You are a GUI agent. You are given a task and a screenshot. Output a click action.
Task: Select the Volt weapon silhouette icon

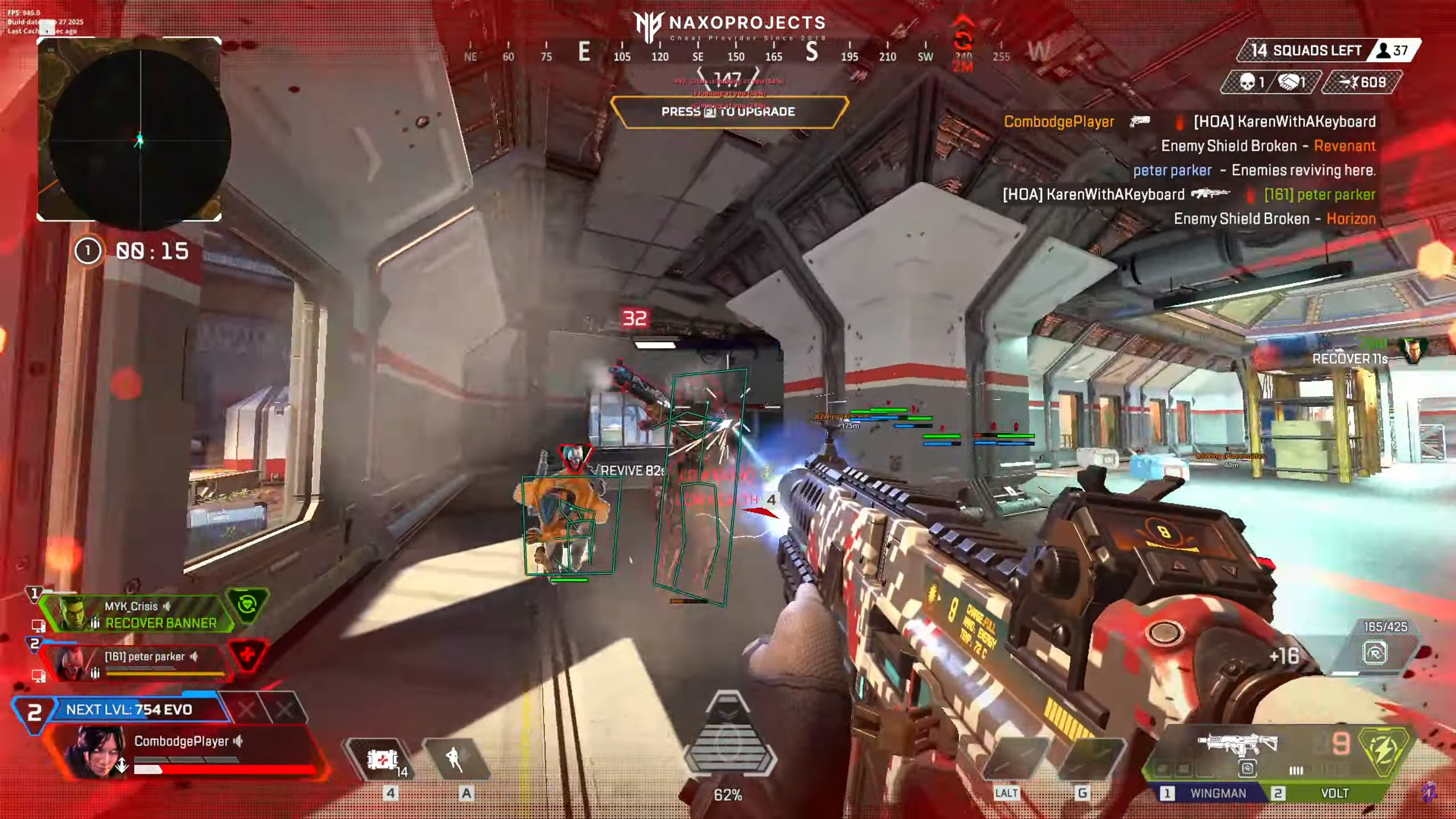[x=1238, y=743]
